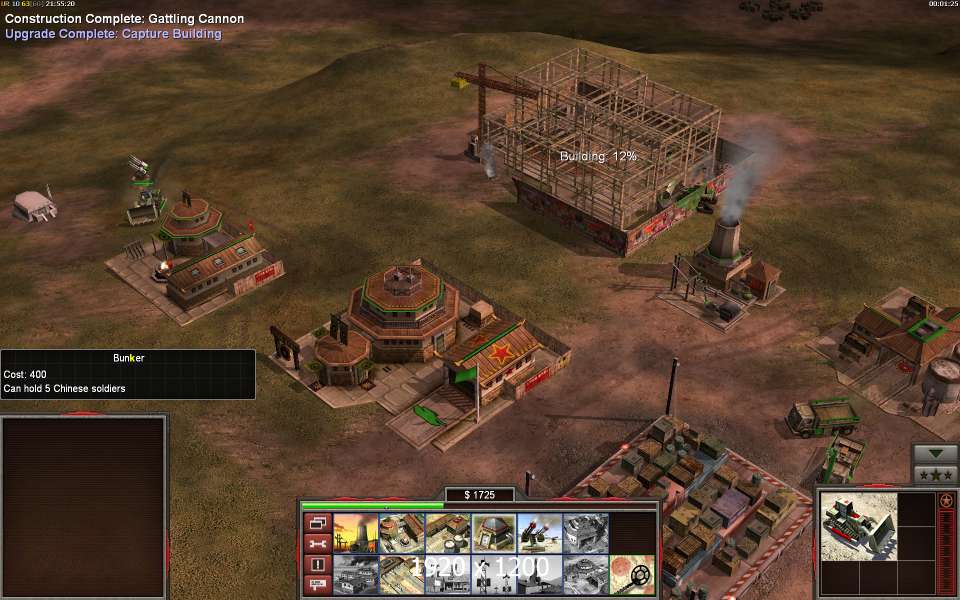Click the signpost button

[317, 585]
